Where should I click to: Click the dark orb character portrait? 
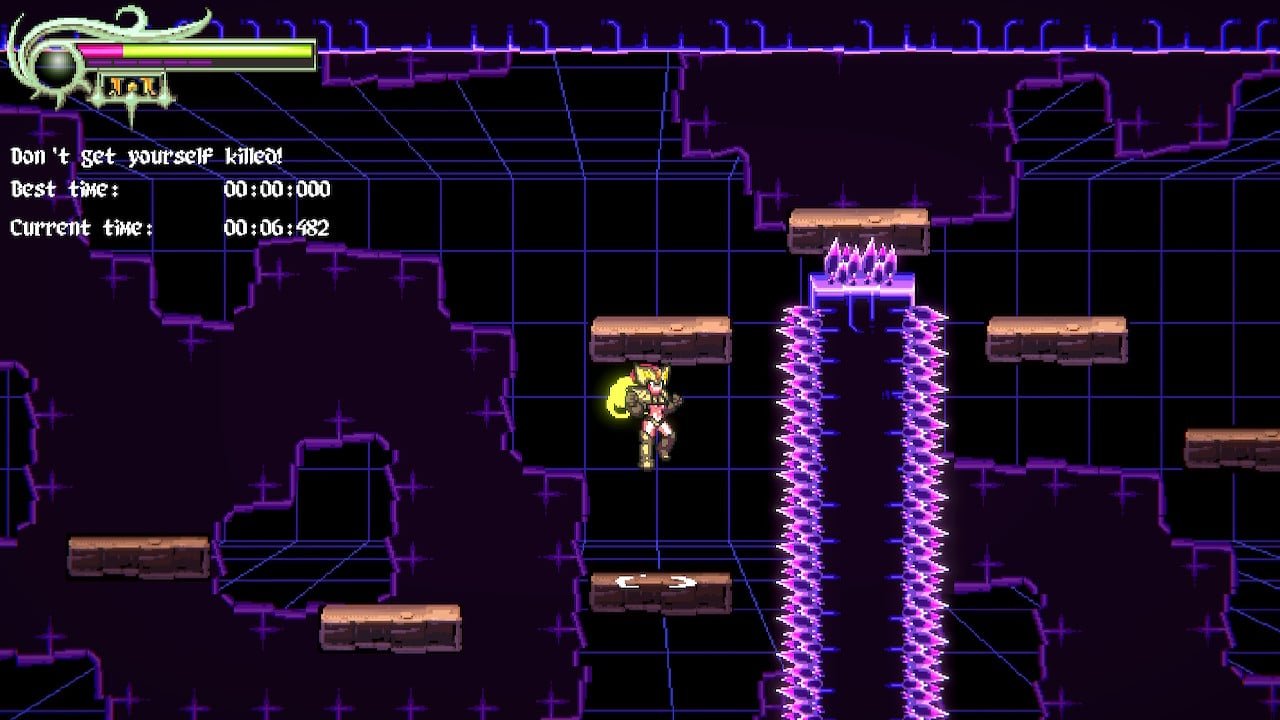pos(58,66)
